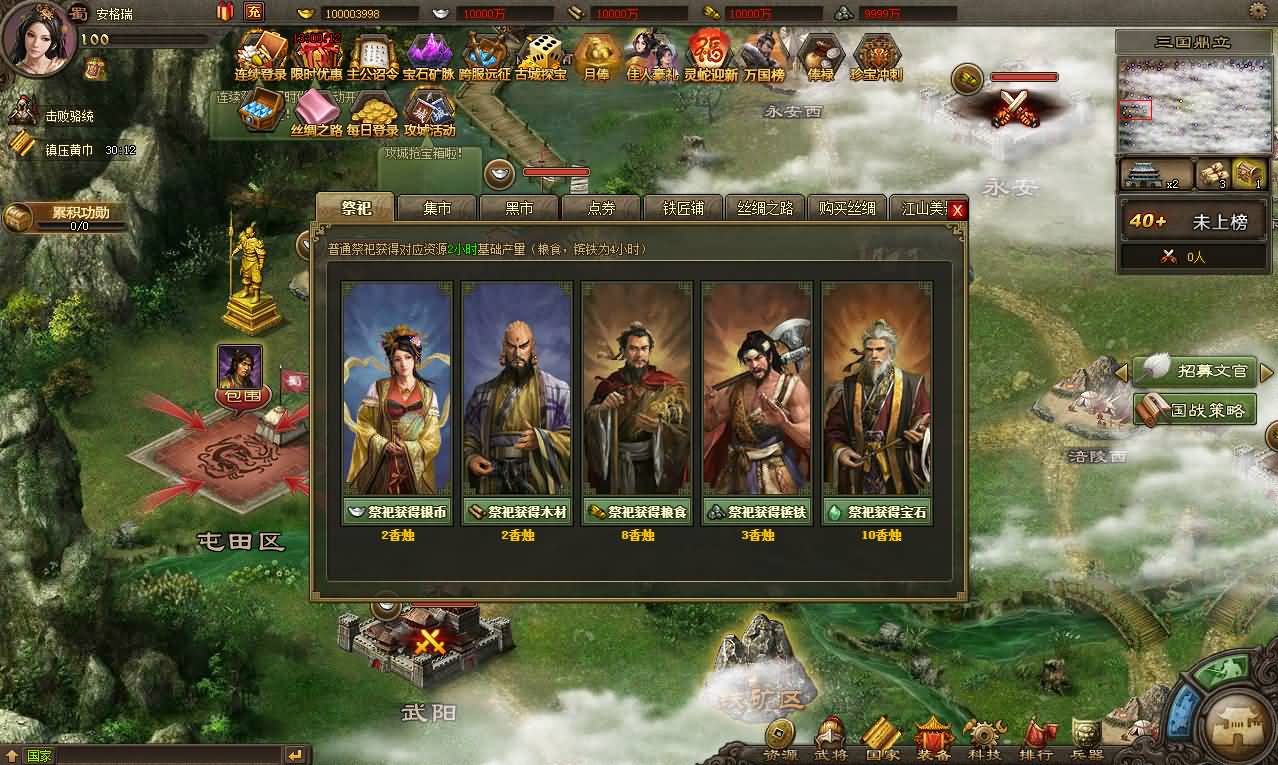Sacrifice for gems with 祭祀获得宝石
This screenshot has width=1278, height=765.
(x=877, y=512)
